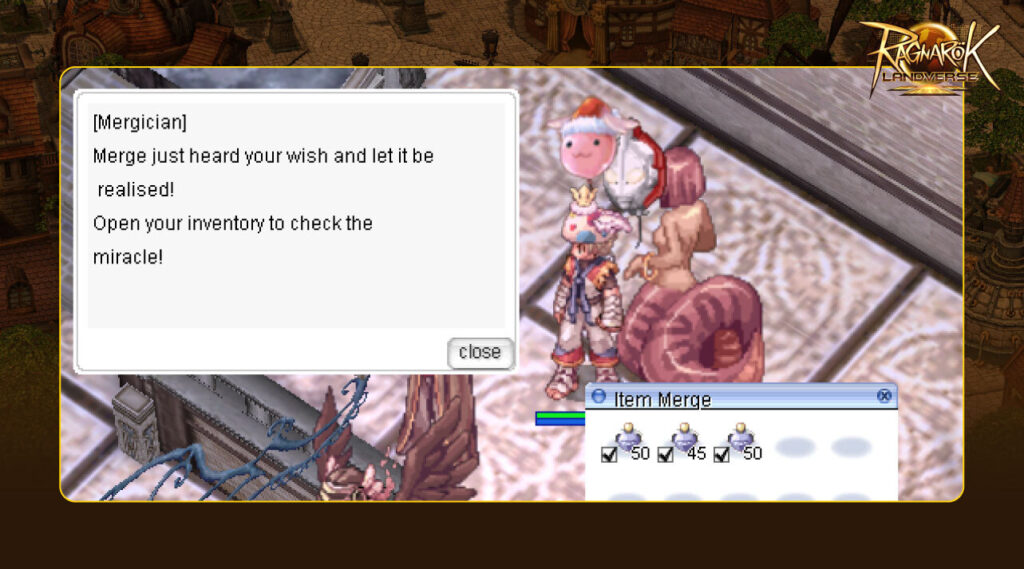The width and height of the screenshot is (1024, 569).
Task: Select the potion icon with quantity 45
Action: coord(685,437)
